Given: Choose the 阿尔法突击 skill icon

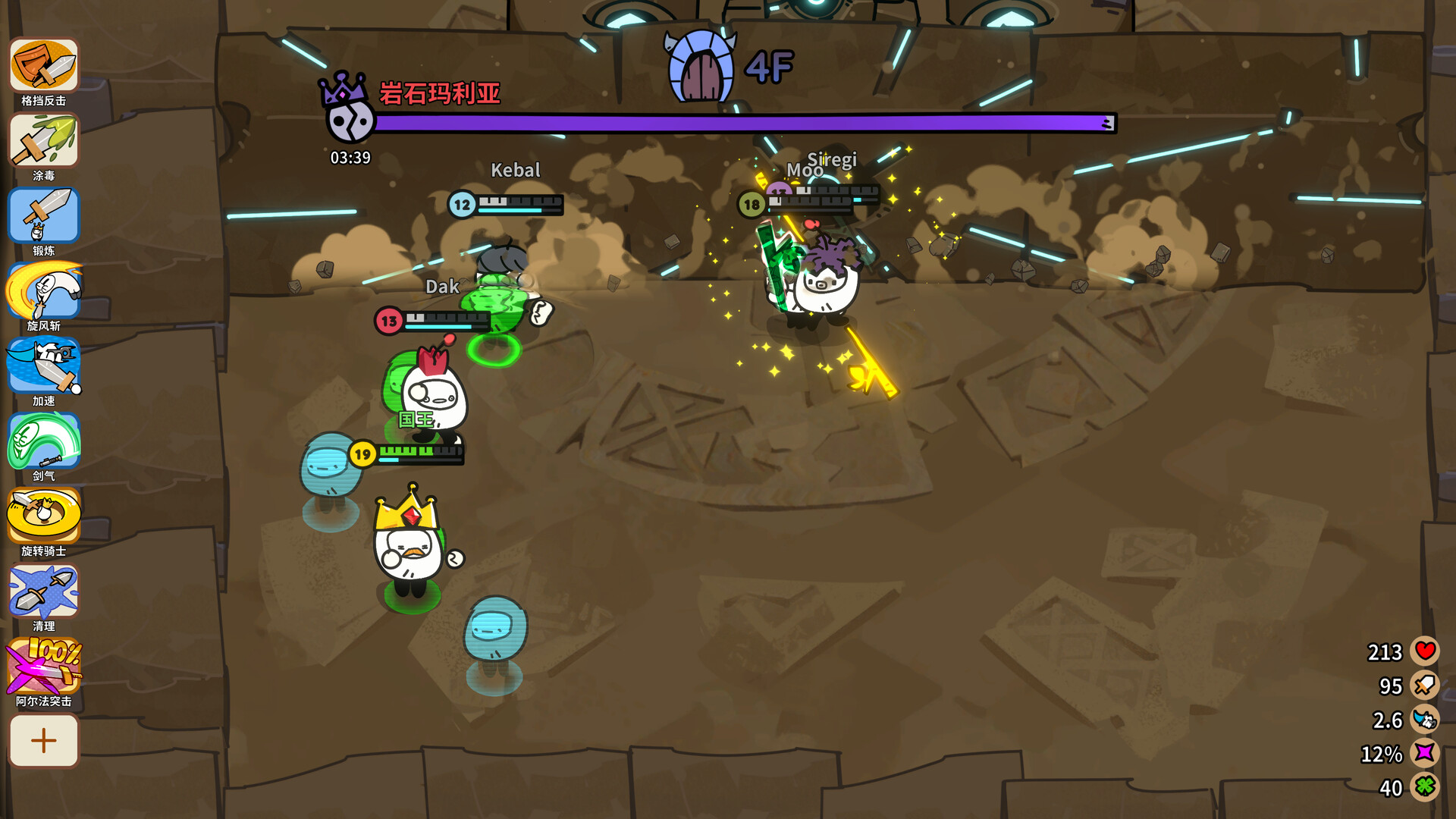Looking at the screenshot, I should [x=43, y=666].
